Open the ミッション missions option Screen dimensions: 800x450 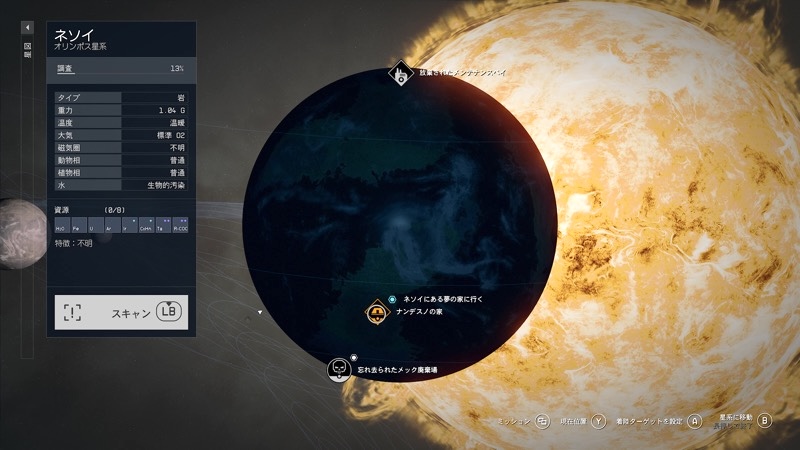[543, 421]
